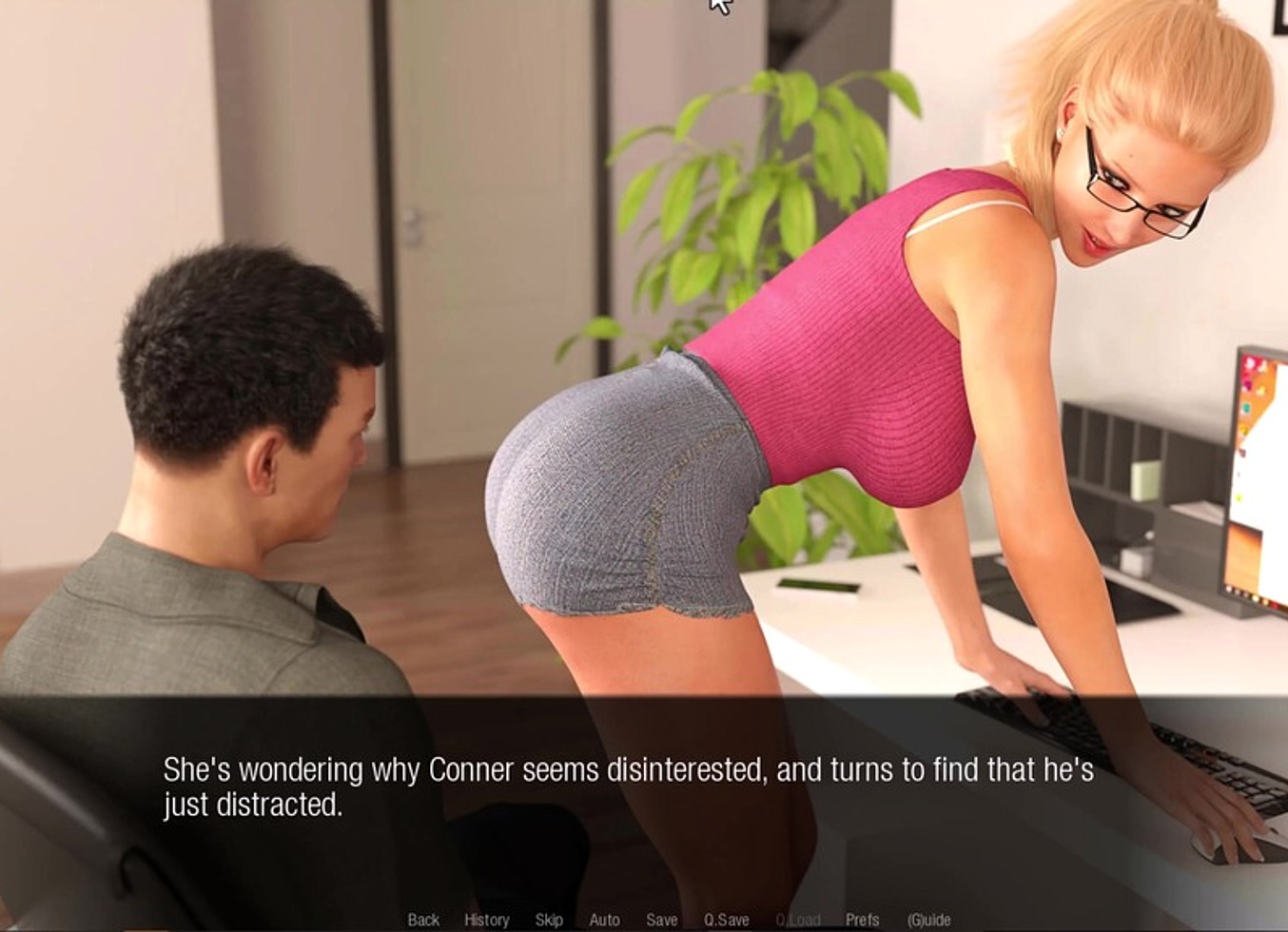The height and width of the screenshot is (932, 1288).
Task: Turn on Skip to fast-forward dialogue
Action: pyautogui.click(x=547, y=920)
